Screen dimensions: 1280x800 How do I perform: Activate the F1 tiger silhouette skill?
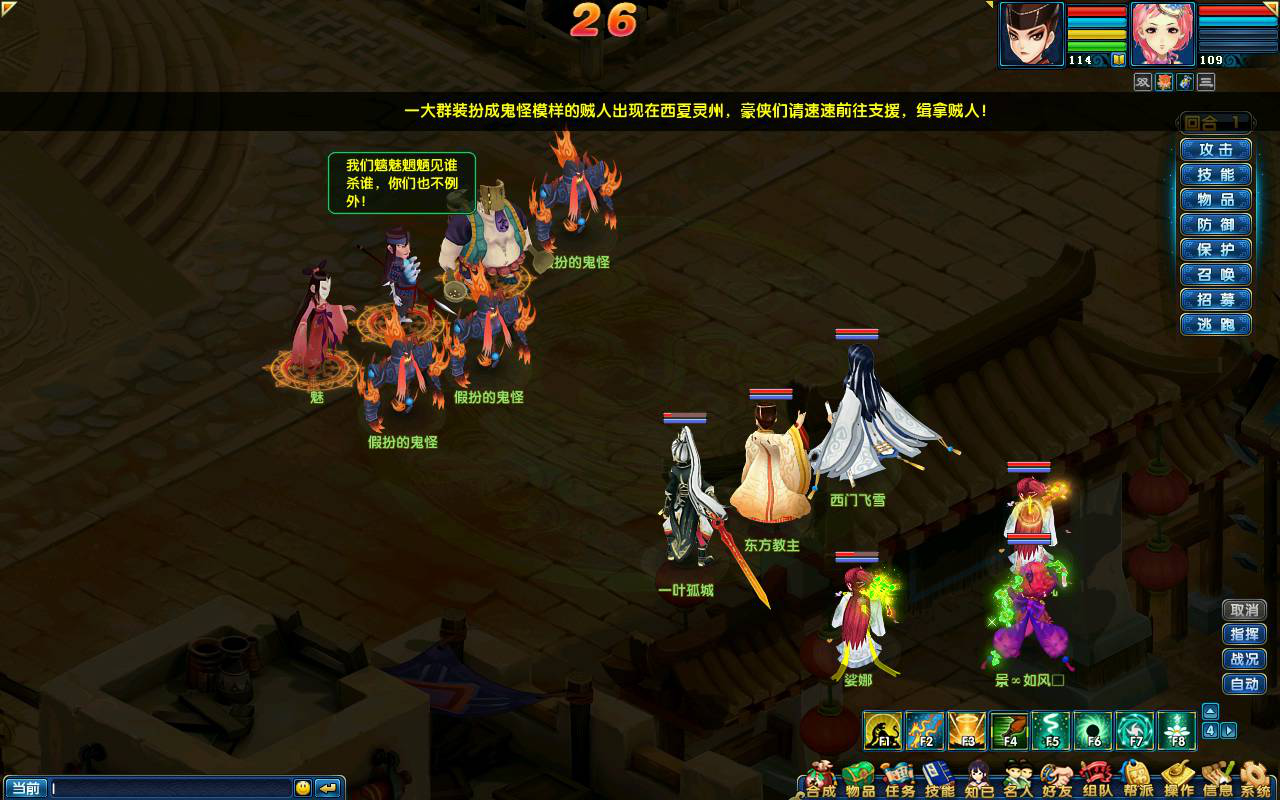click(883, 731)
